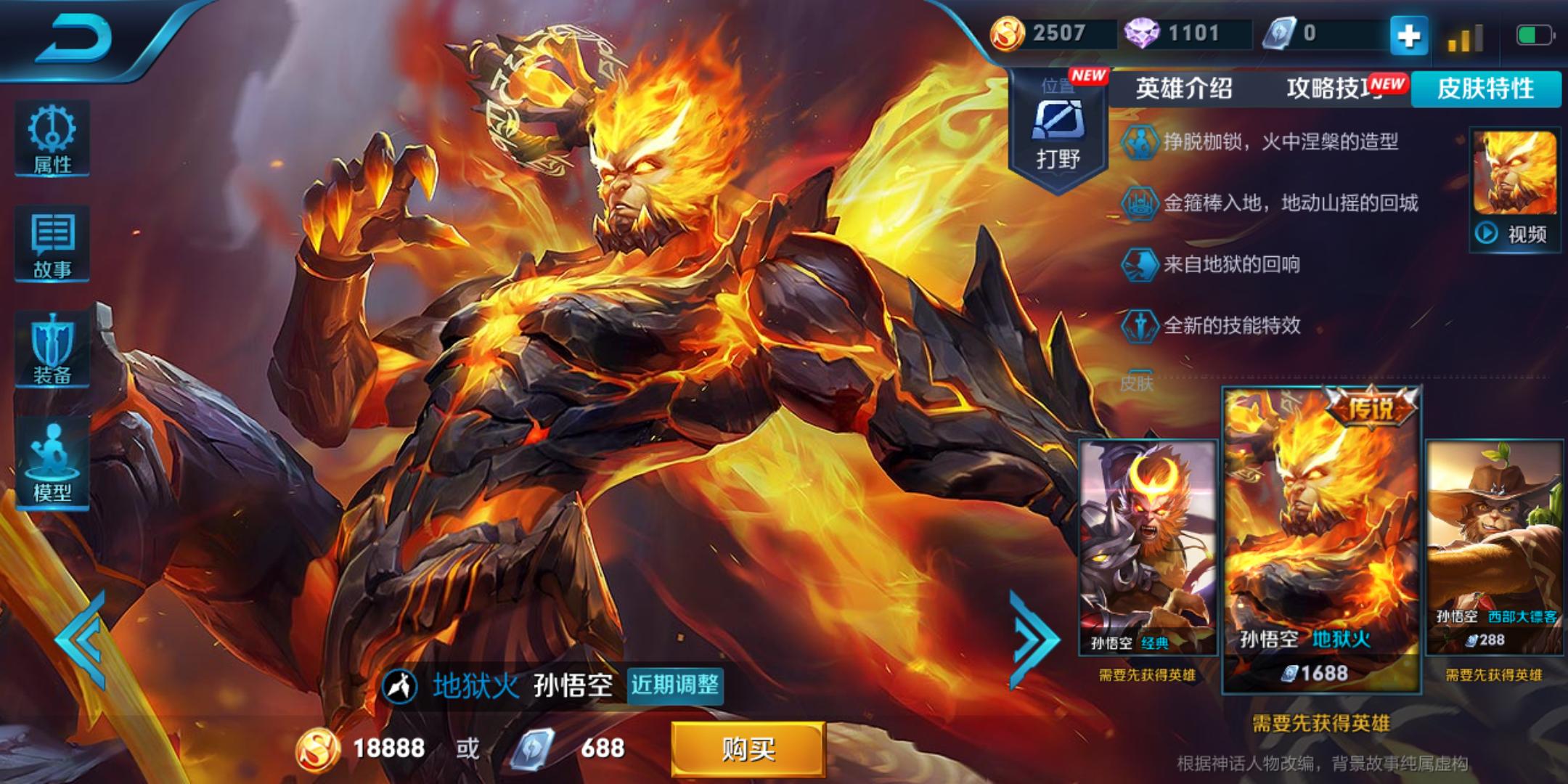Show the 模型 character model view
The height and width of the screenshot is (784, 1568).
tap(52, 462)
